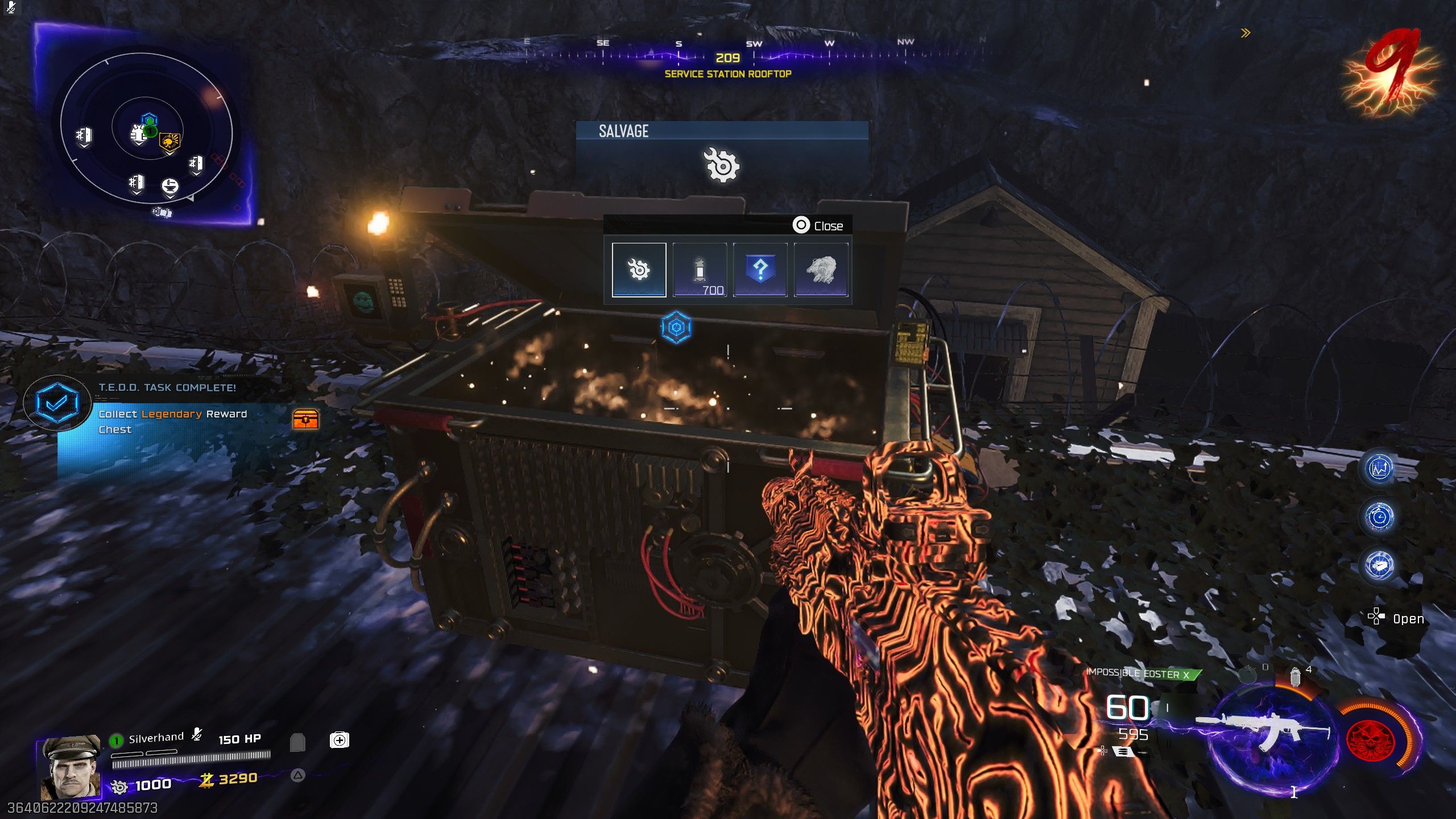Activate the red skull field upgrade
This screenshot has height=819, width=1456.
[1371, 740]
